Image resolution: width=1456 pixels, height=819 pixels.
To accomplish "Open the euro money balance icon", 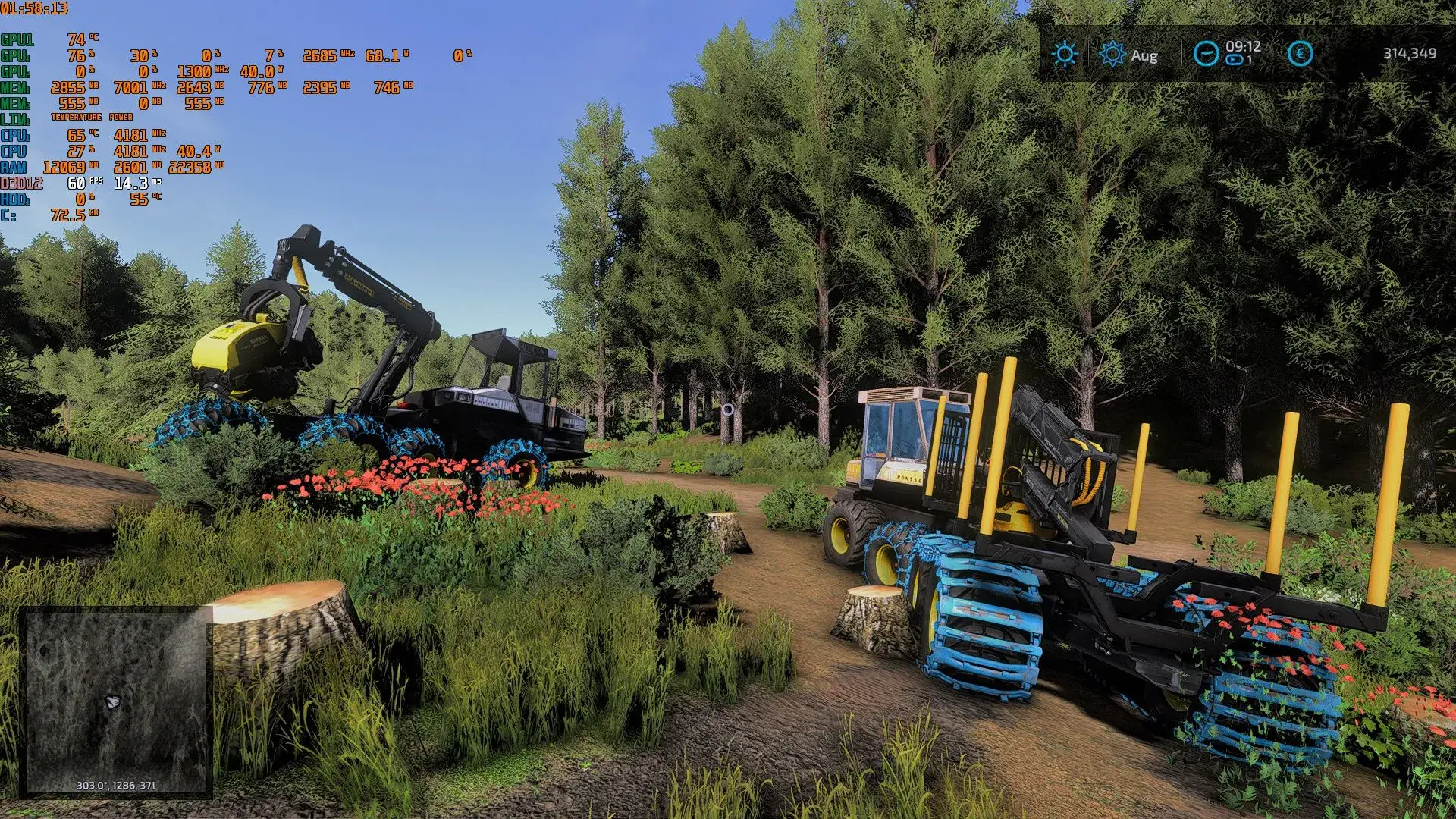I will point(1301,53).
